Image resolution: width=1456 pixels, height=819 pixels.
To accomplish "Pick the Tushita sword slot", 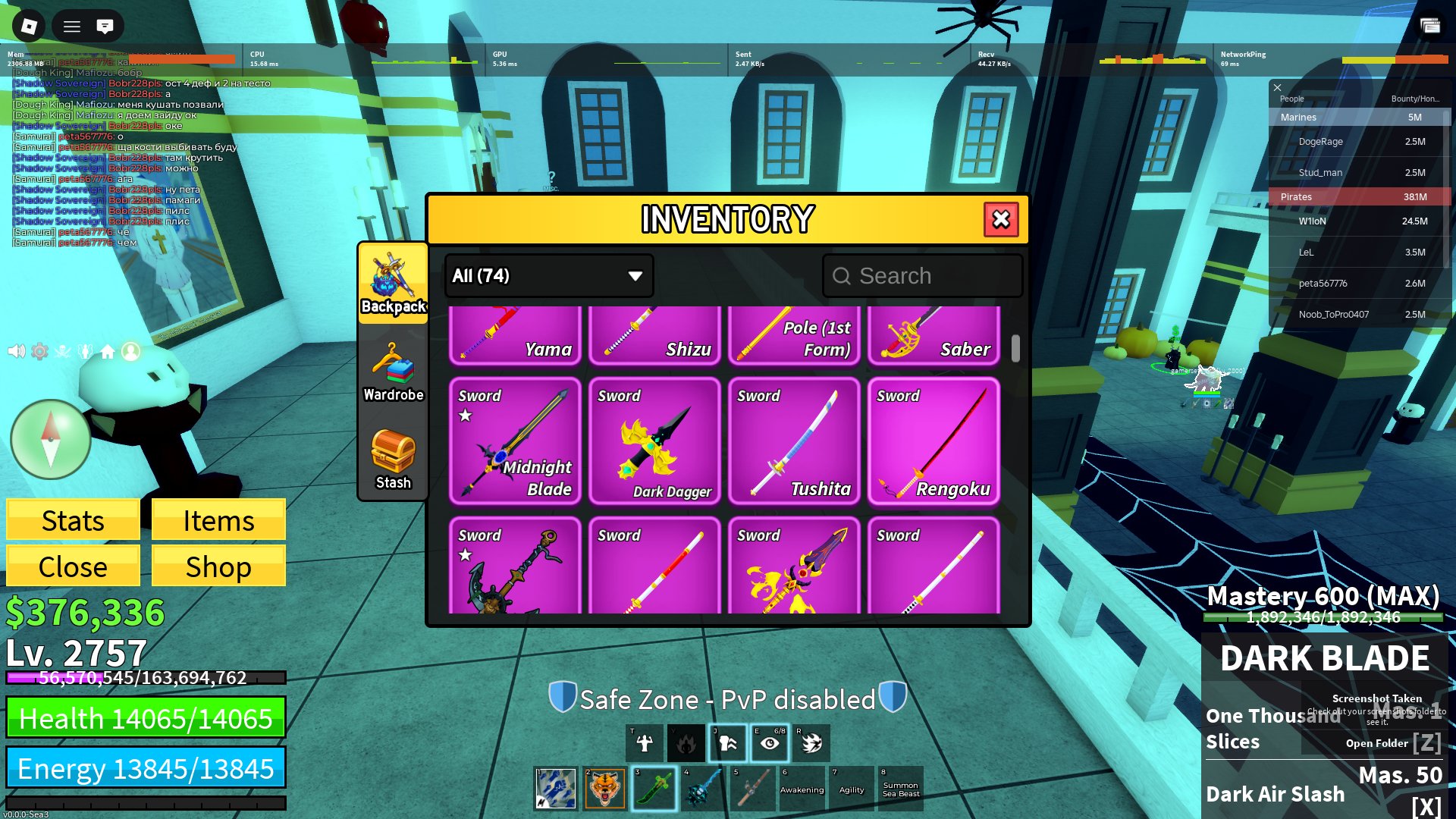I will tap(794, 441).
